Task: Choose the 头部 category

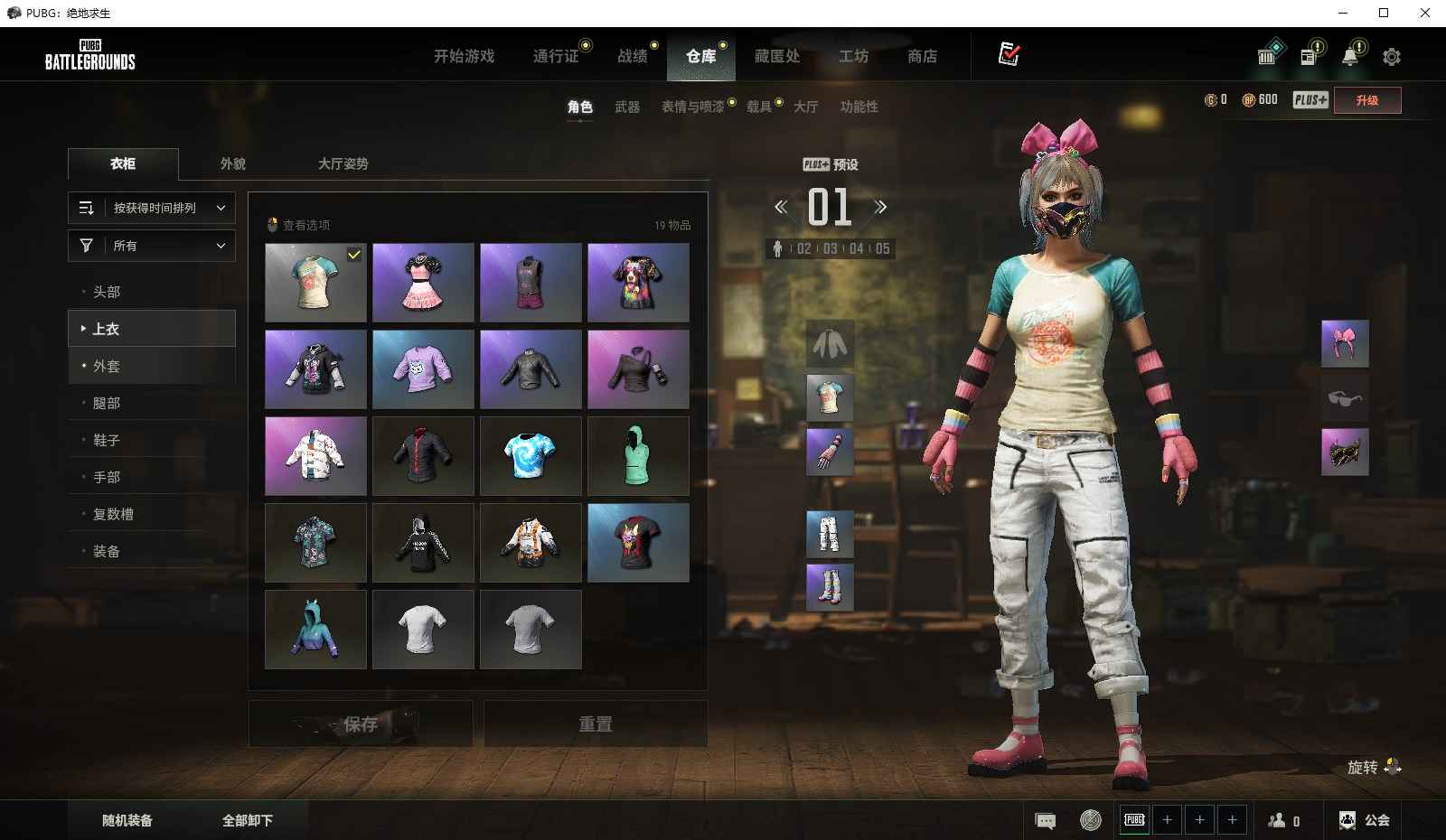Action: pos(107,292)
